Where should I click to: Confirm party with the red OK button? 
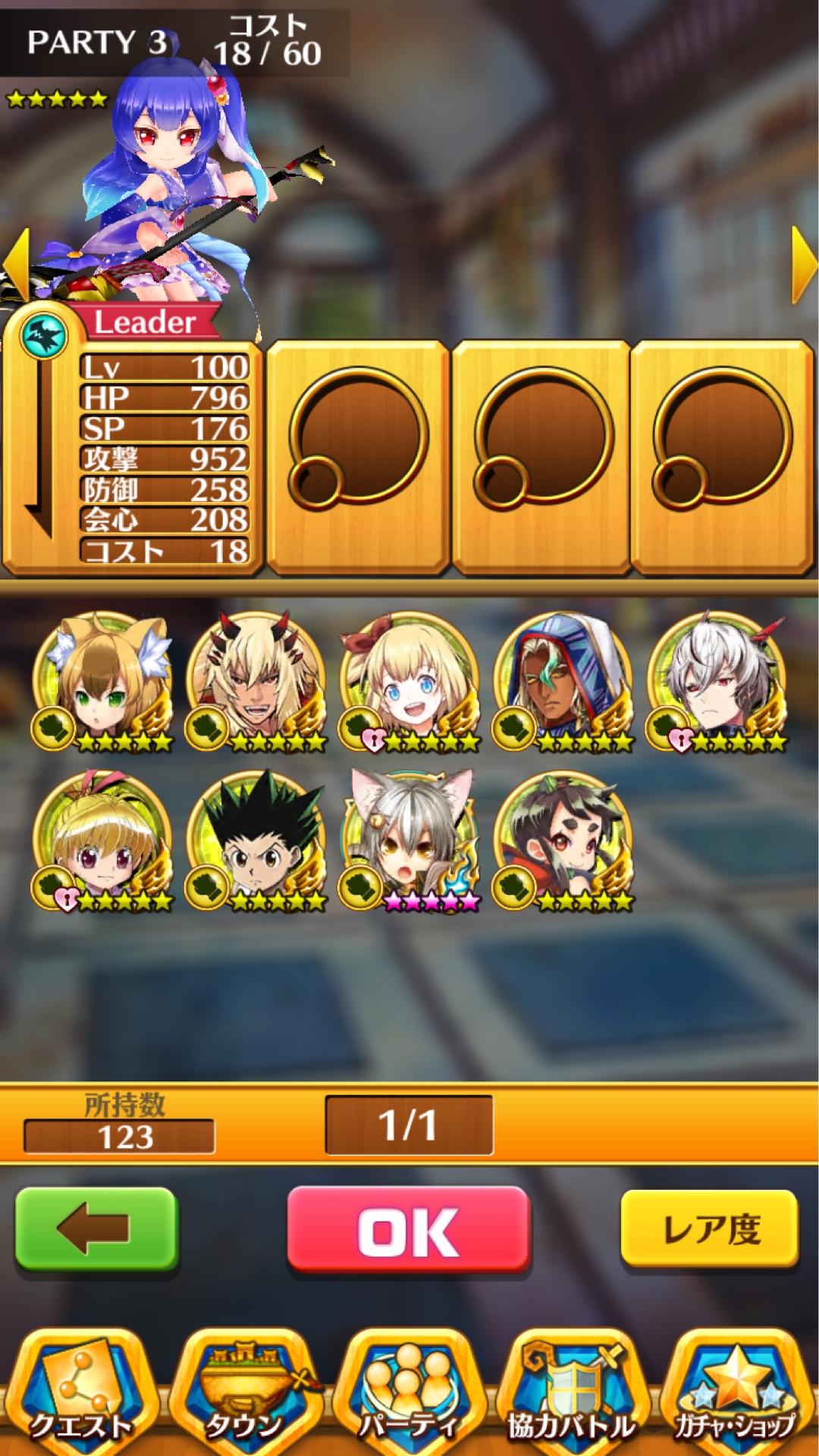408,1230
